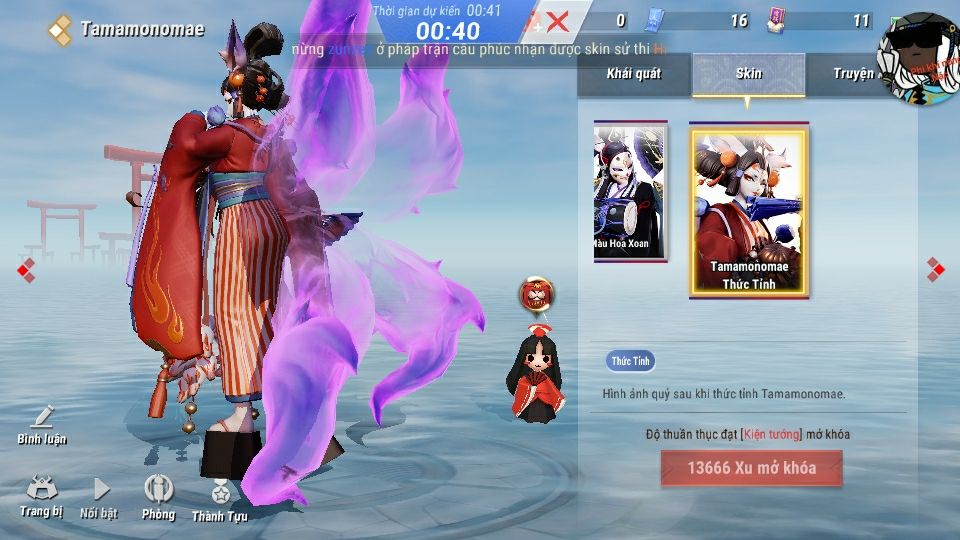
Task: Open Bình luận comments
Action: (41, 424)
